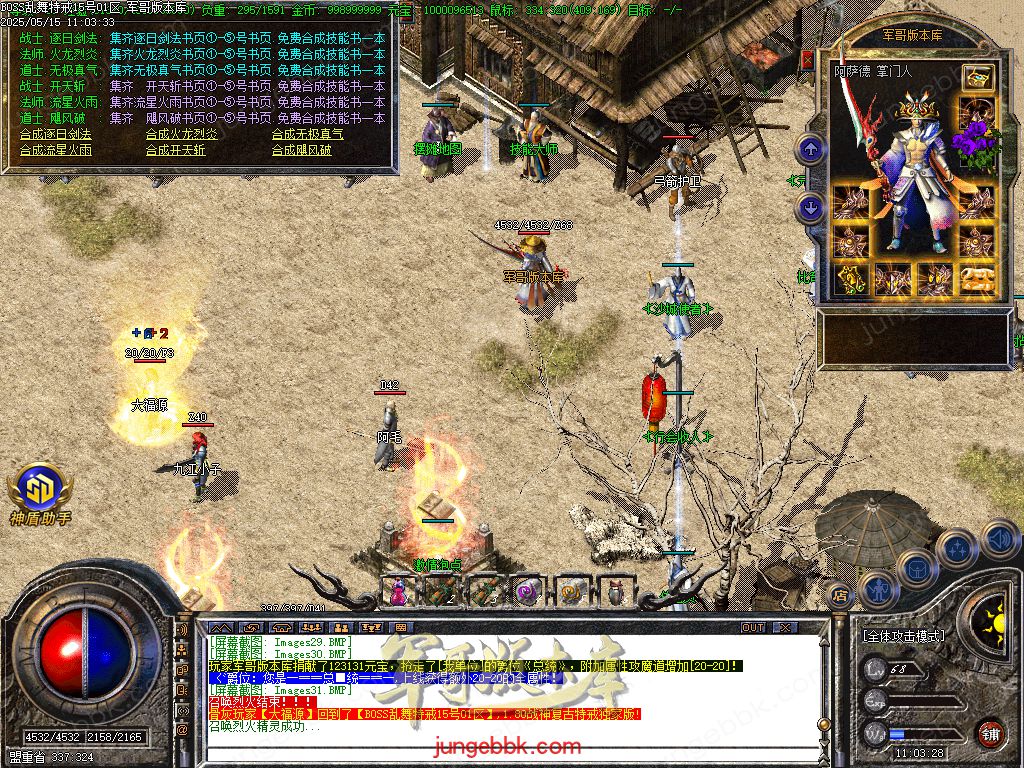
Task: Click the 合成流星火雨 link
Action: (55, 150)
